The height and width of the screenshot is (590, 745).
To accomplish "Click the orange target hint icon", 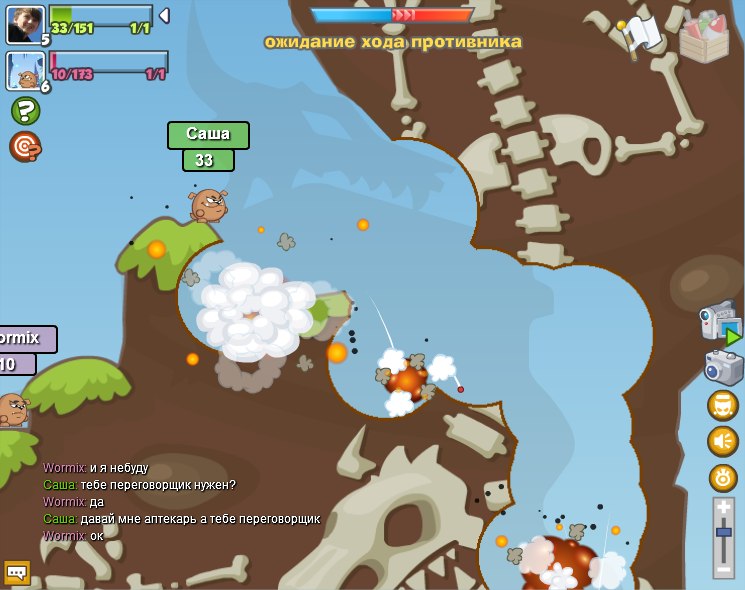I will point(25,147).
